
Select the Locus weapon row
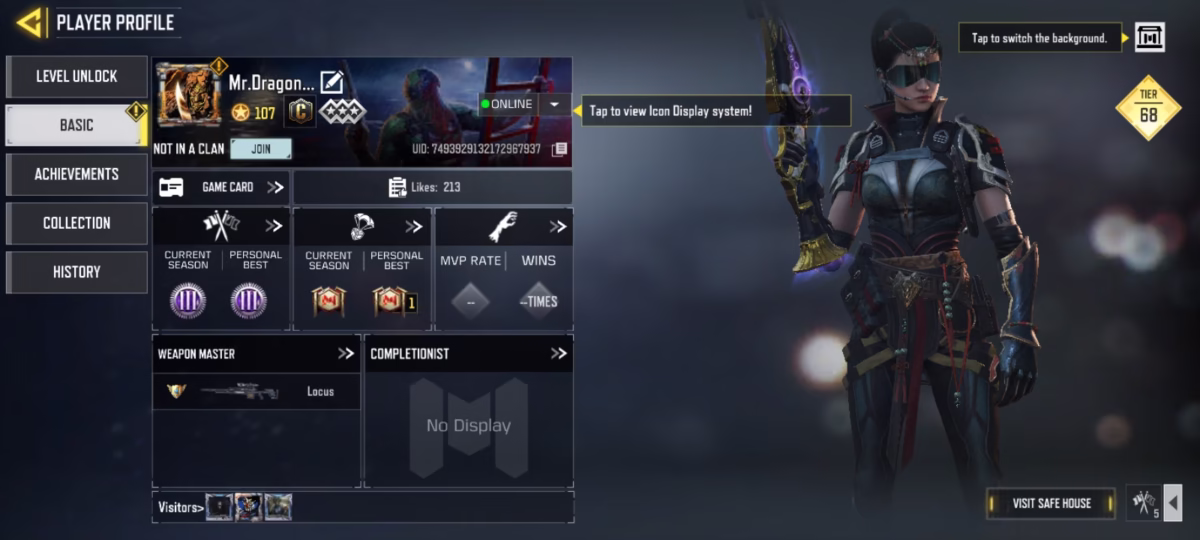tap(256, 391)
